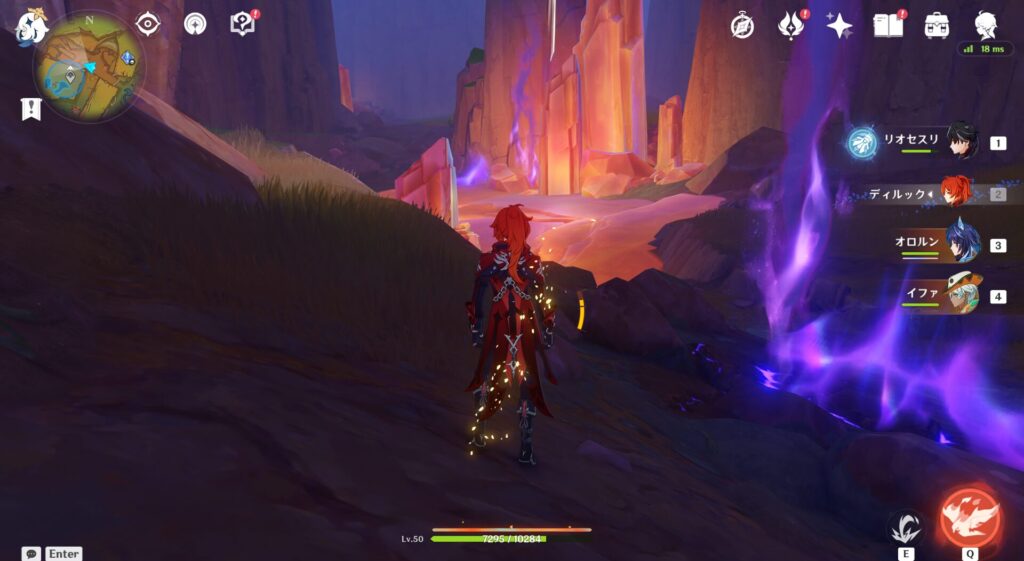Expand the circular minimap

tap(88, 66)
